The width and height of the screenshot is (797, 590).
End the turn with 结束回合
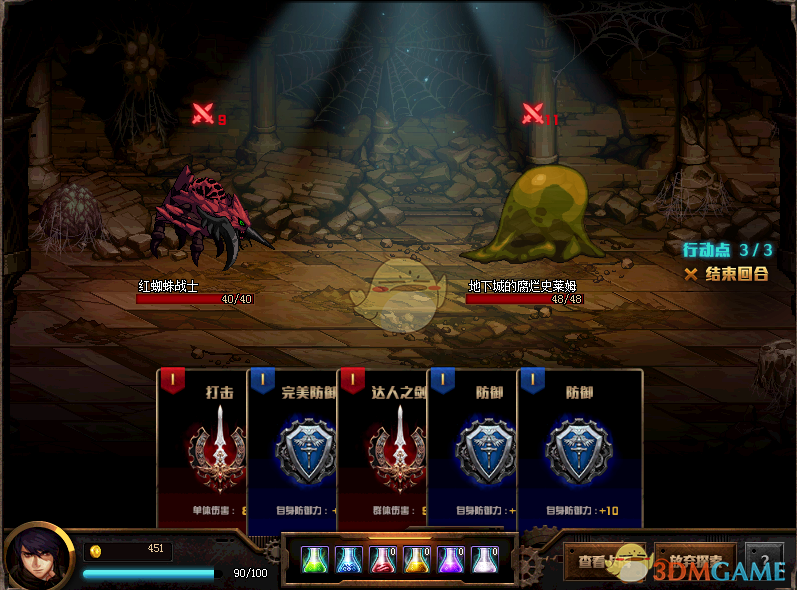pos(727,274)
